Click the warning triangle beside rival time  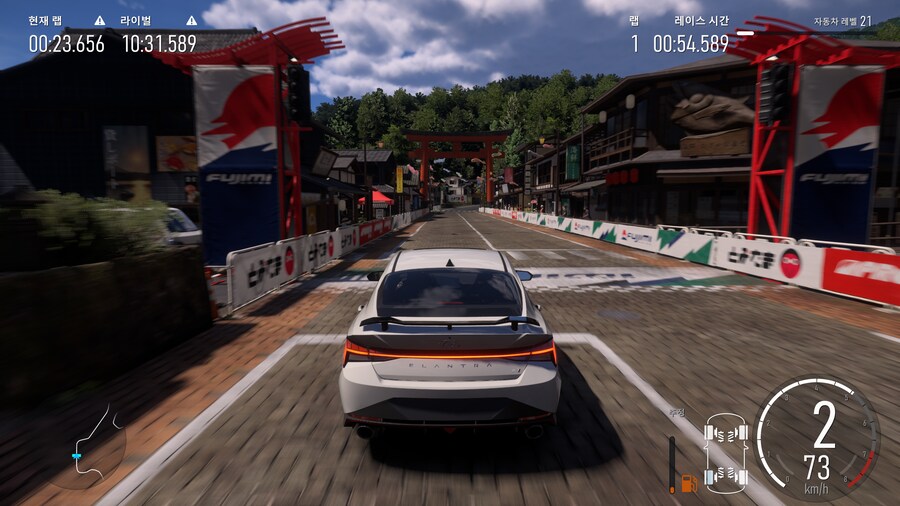(x=191, y=20)
